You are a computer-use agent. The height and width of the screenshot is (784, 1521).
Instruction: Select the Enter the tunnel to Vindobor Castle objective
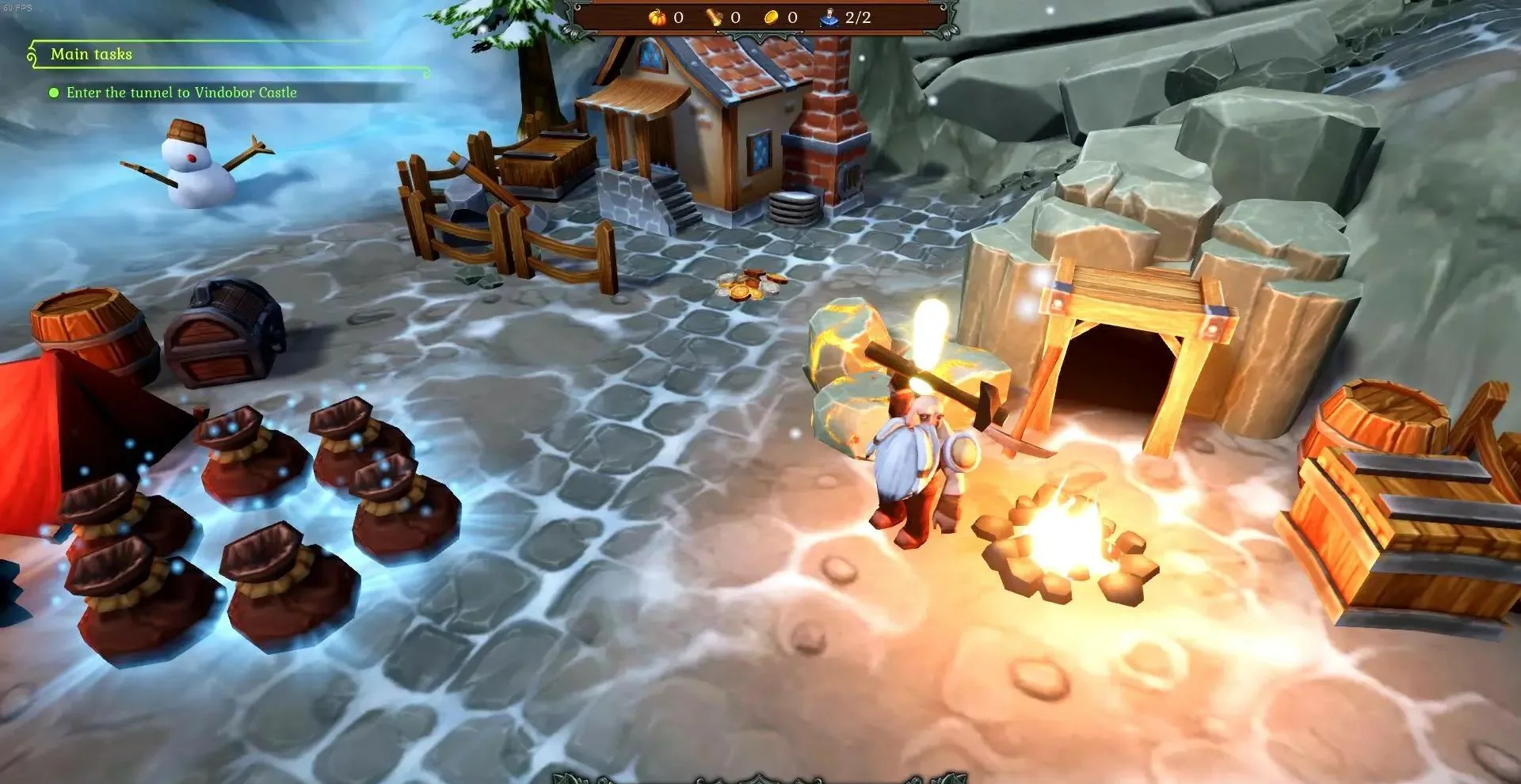[x=181, y=93]
